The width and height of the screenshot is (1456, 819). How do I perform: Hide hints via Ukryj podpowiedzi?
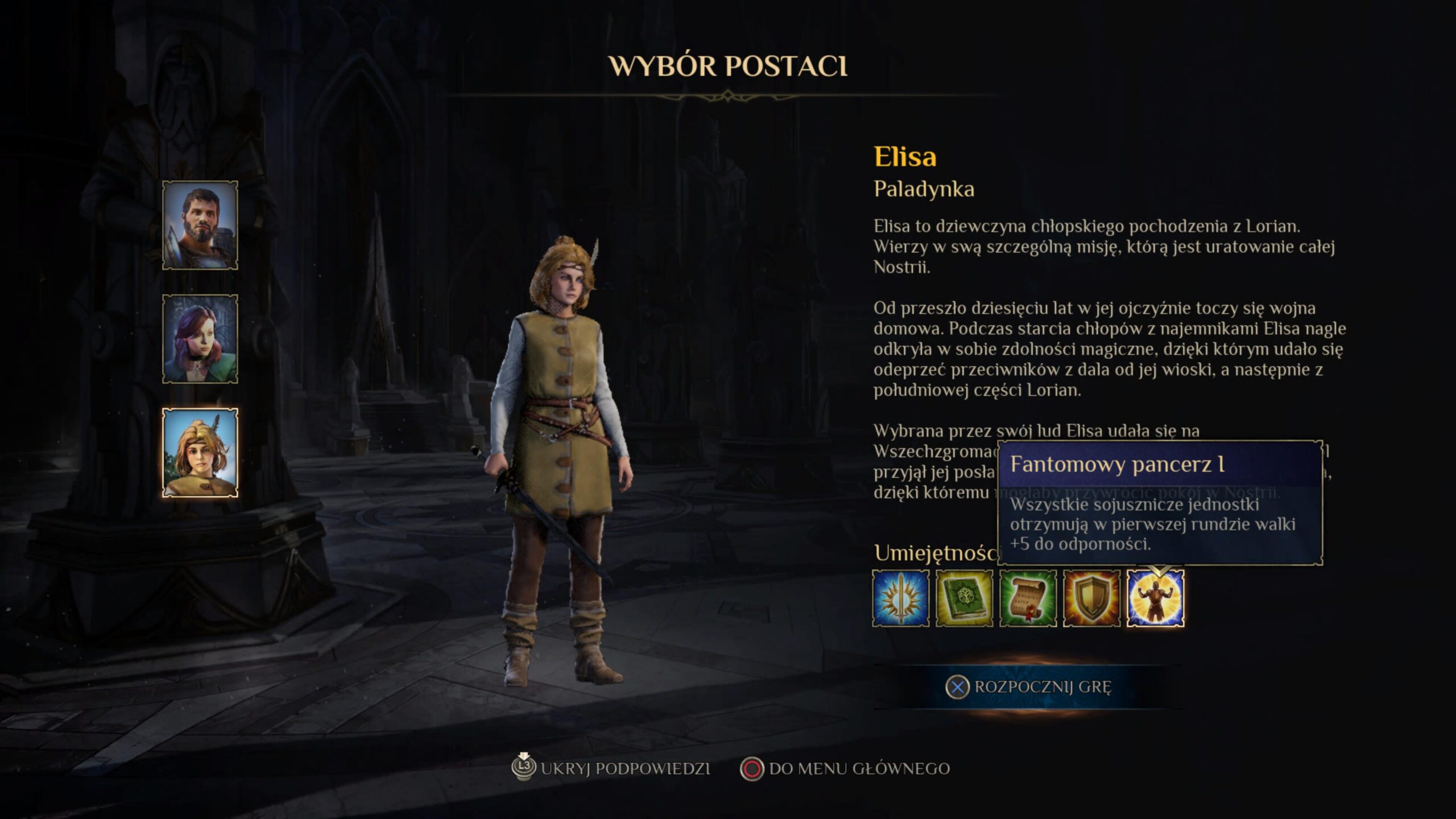(612, 769)
